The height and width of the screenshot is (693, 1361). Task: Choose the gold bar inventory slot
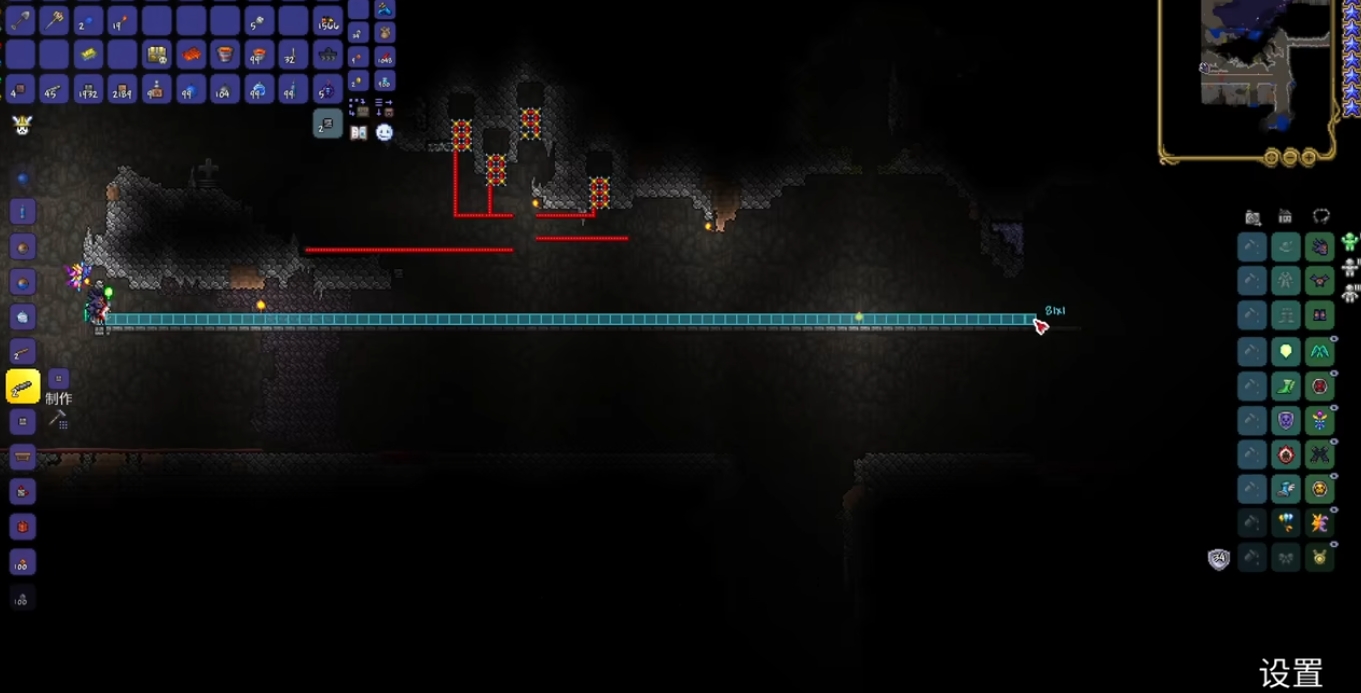[88, 55]
